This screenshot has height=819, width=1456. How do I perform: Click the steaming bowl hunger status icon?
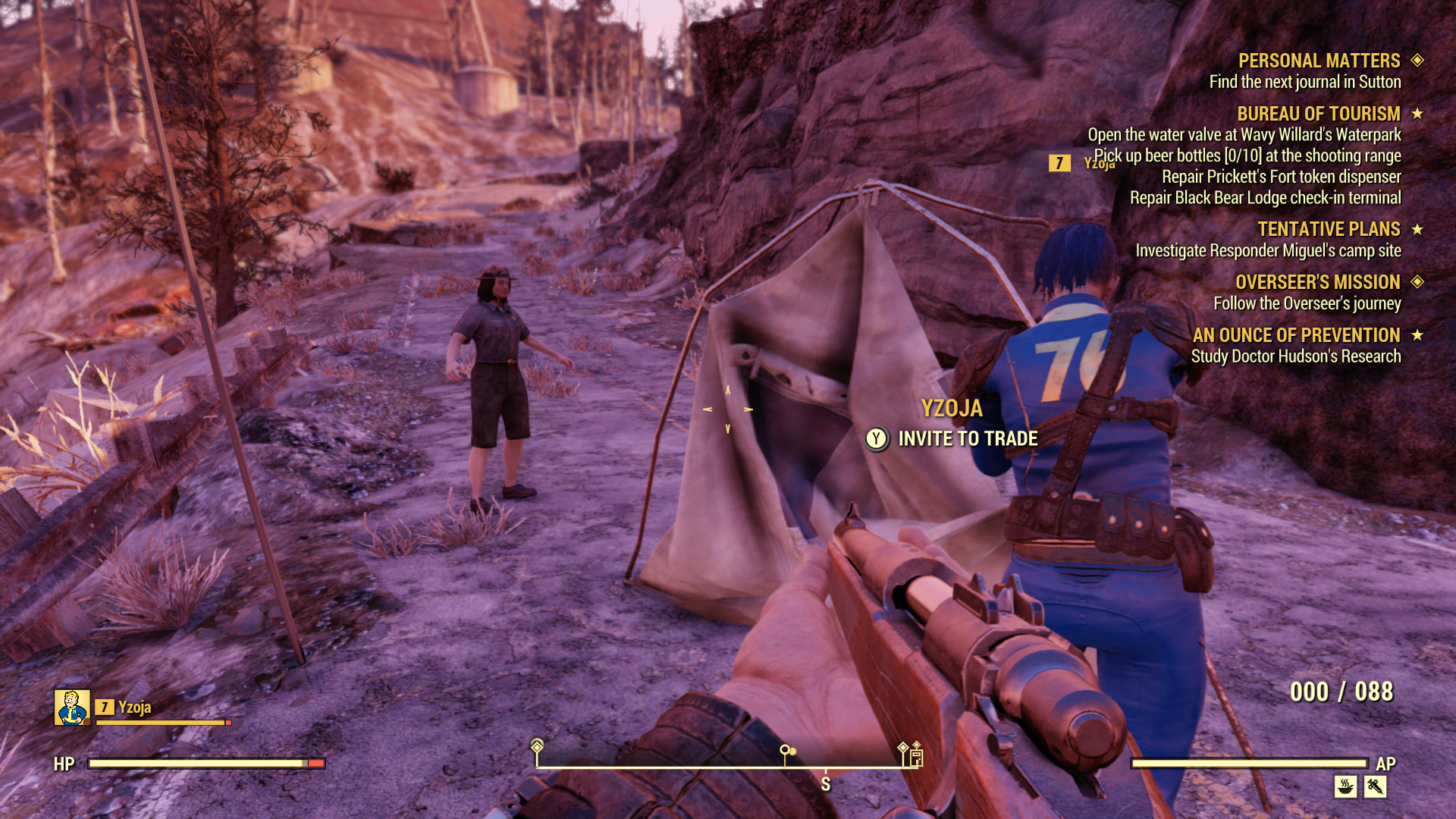(x=1345, y=786)
